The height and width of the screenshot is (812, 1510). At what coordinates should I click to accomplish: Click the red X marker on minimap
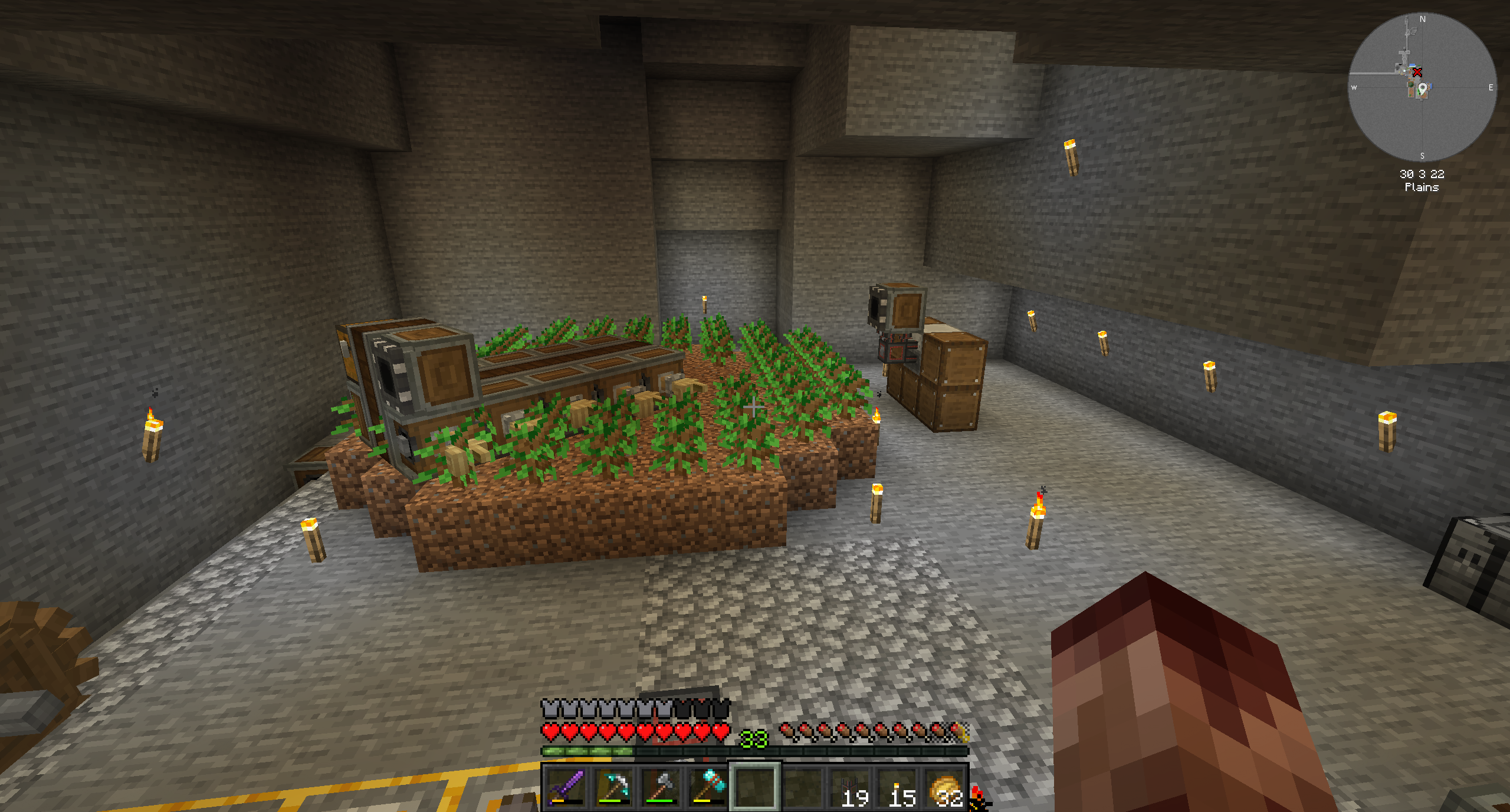[x=1417, y=73]
